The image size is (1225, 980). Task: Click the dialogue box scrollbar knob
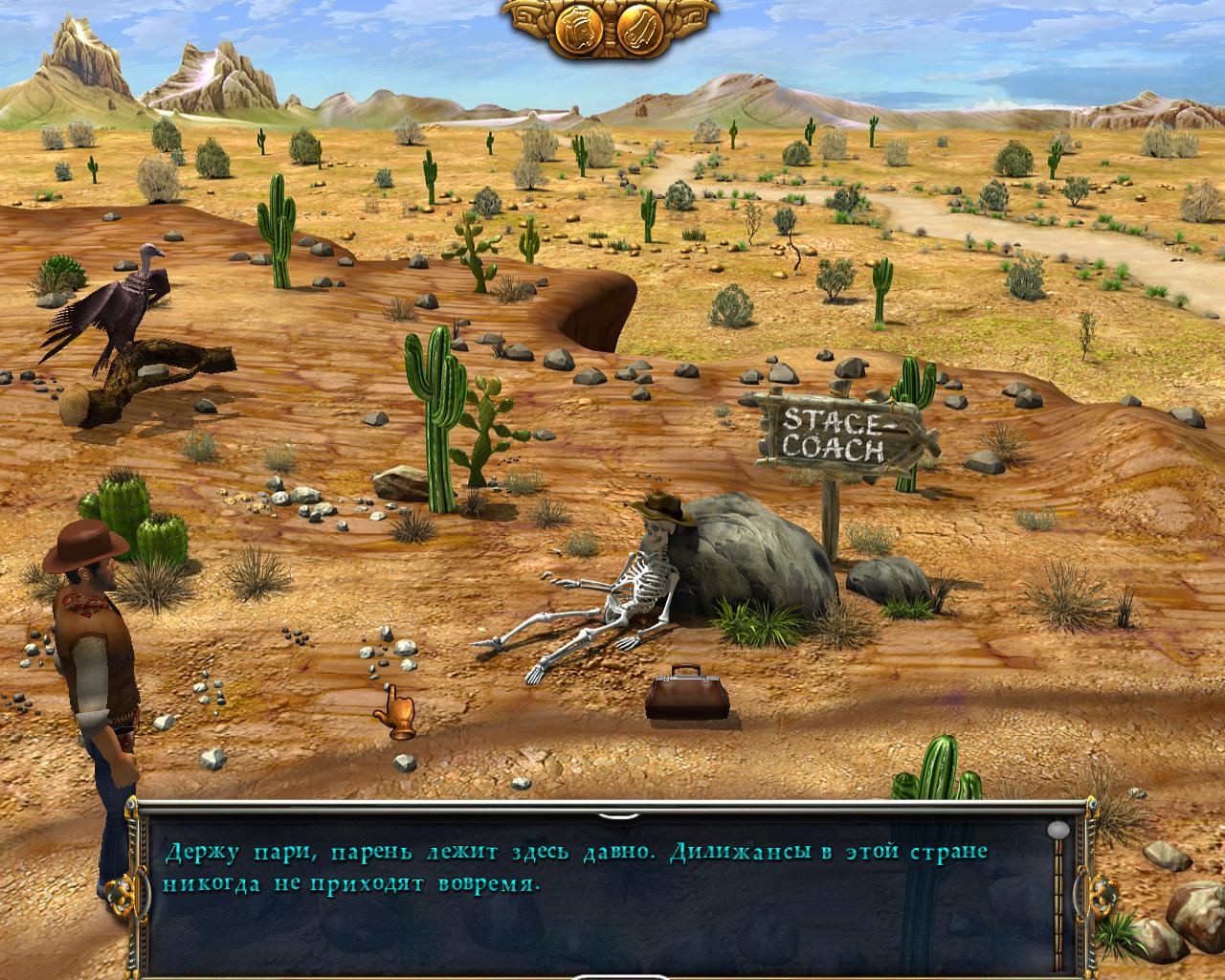(x=1058, y=830)
